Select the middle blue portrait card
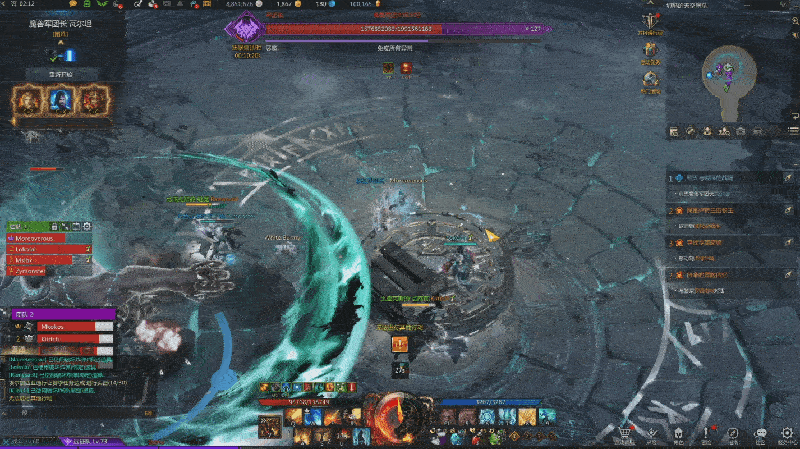 tap(59, 99)
